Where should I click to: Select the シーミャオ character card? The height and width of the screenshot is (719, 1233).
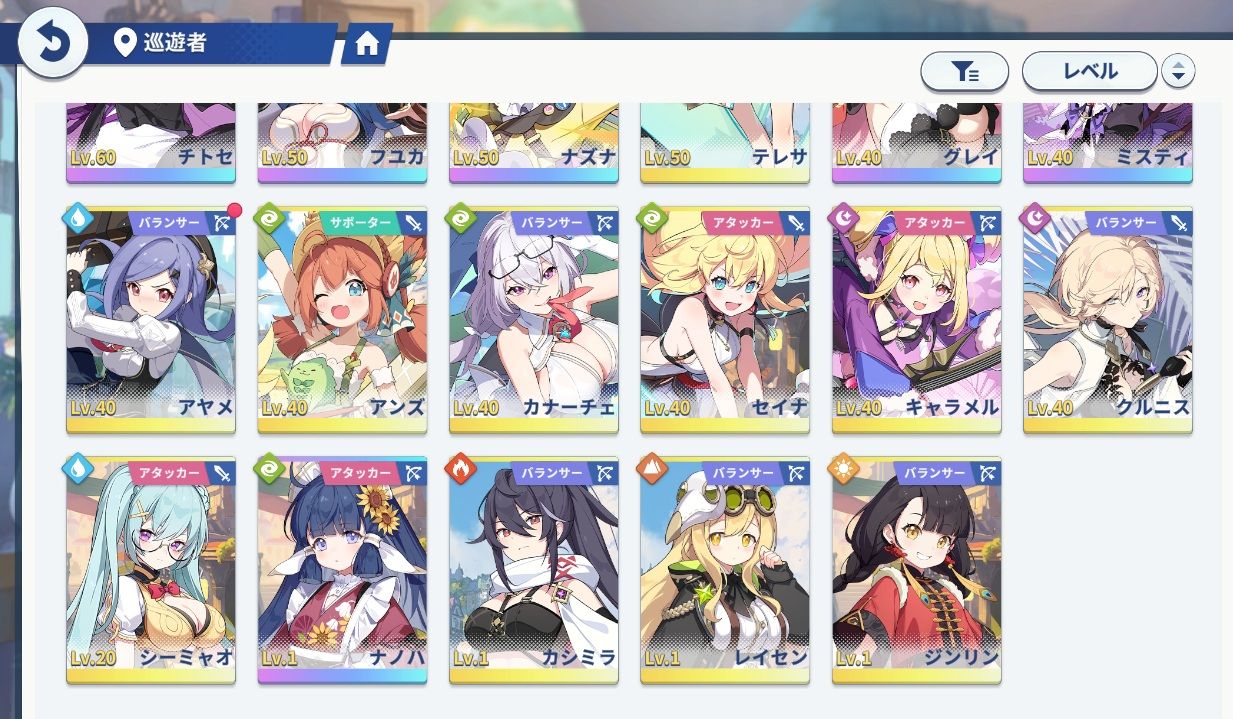click(151, 570)
